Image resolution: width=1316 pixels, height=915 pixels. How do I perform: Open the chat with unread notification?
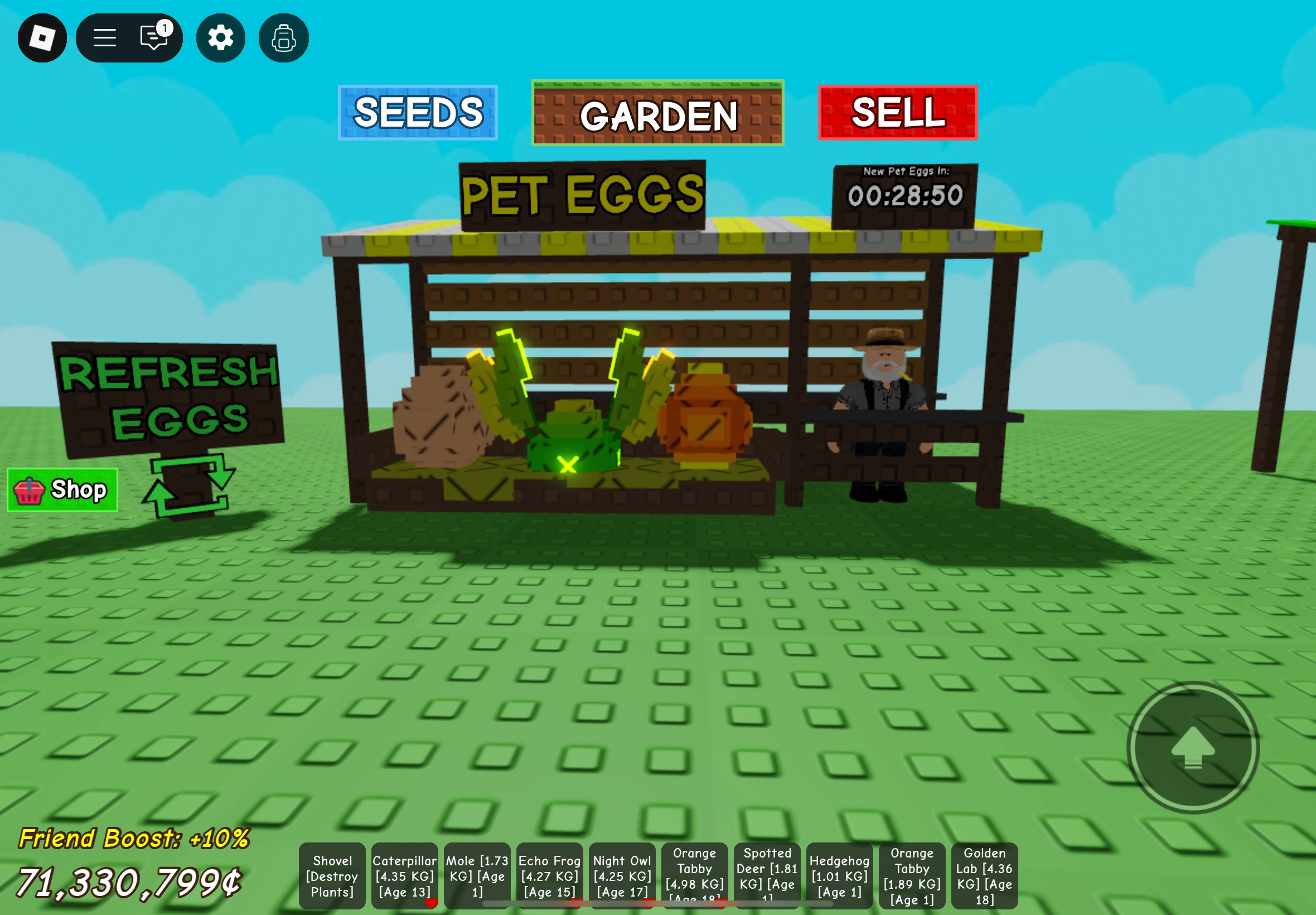pyautogui.click(x=152, y=37)
